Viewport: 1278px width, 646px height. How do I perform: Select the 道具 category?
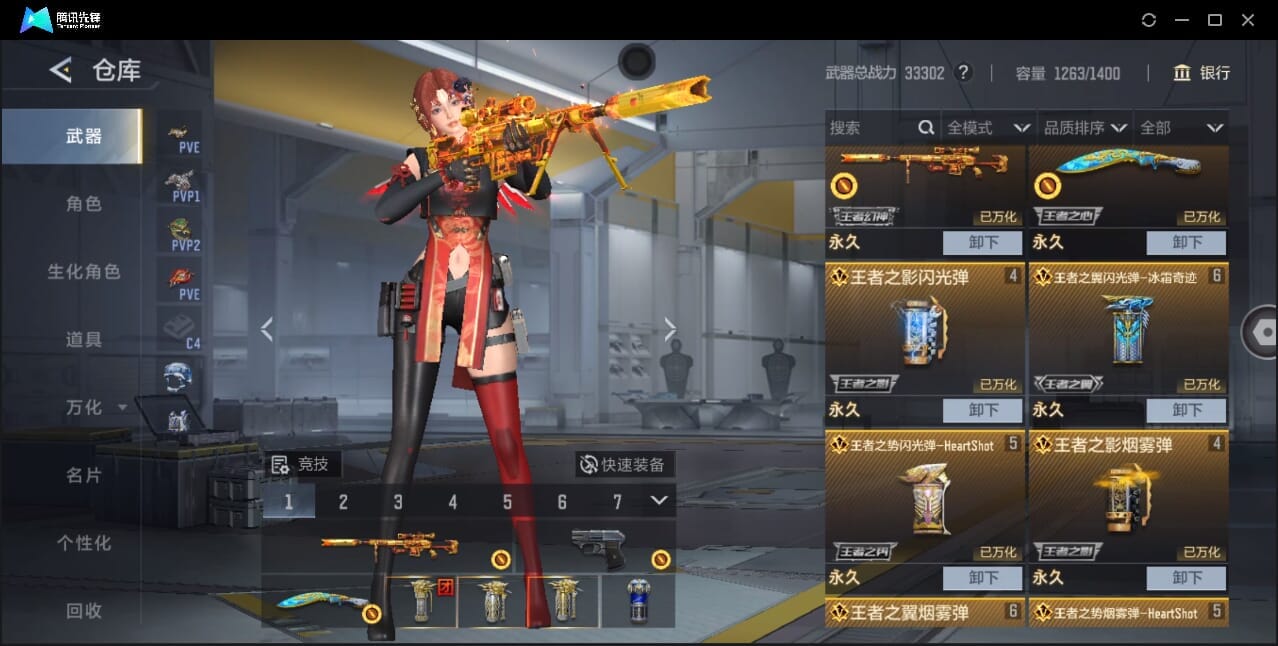[x=84, y=340]
